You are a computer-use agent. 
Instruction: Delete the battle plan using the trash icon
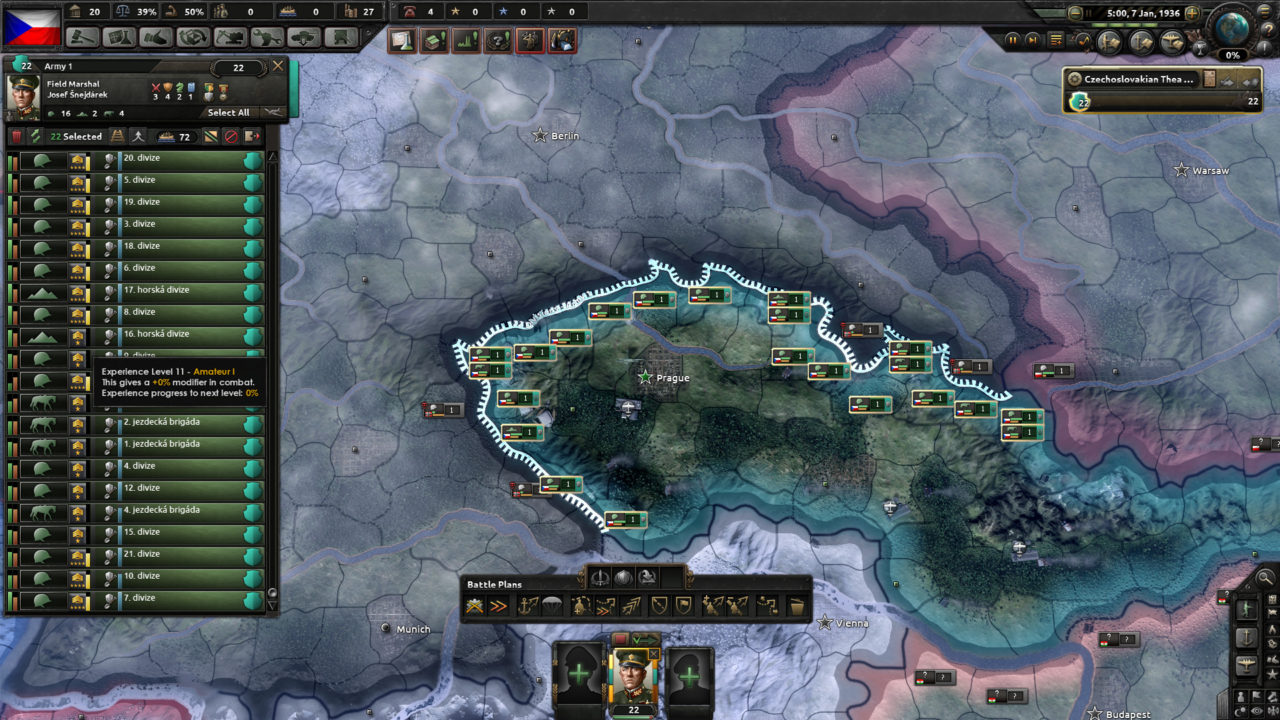[796, 604]
